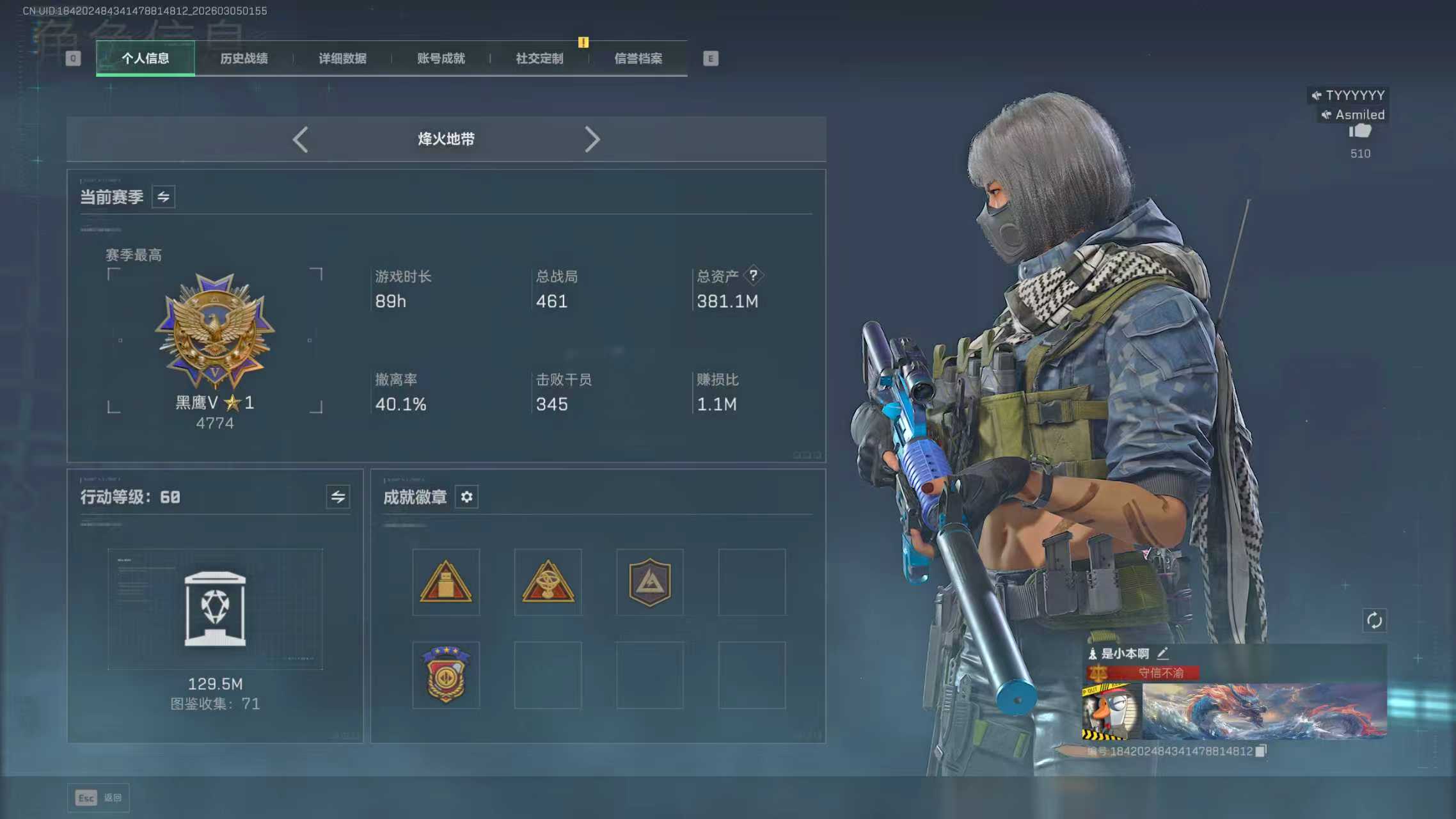
Task: Click the left arrow before 烽火地带
Action: (x=301, y=139)
